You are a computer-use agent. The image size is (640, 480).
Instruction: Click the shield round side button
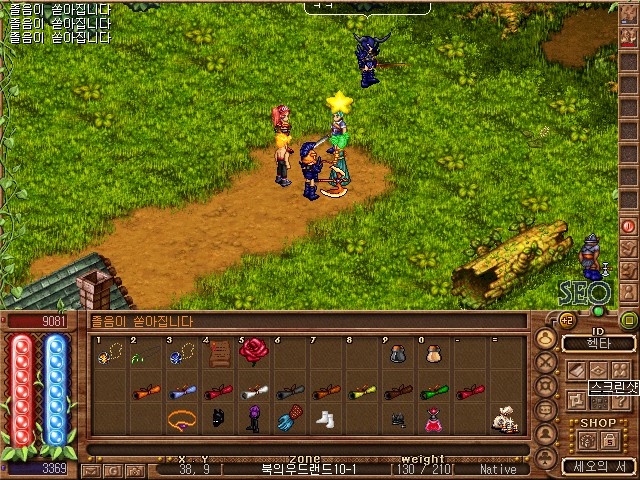(x=546, y=387)
